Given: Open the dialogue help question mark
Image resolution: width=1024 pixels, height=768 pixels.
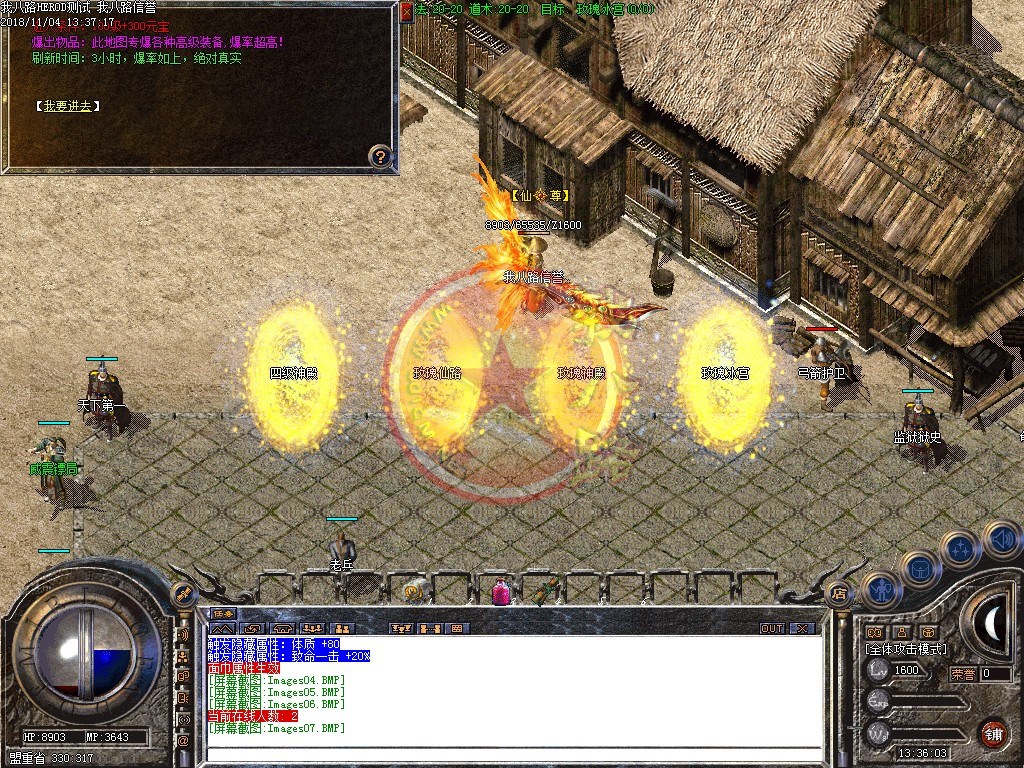Looking at the screenshot, I should tap(380, 155).
